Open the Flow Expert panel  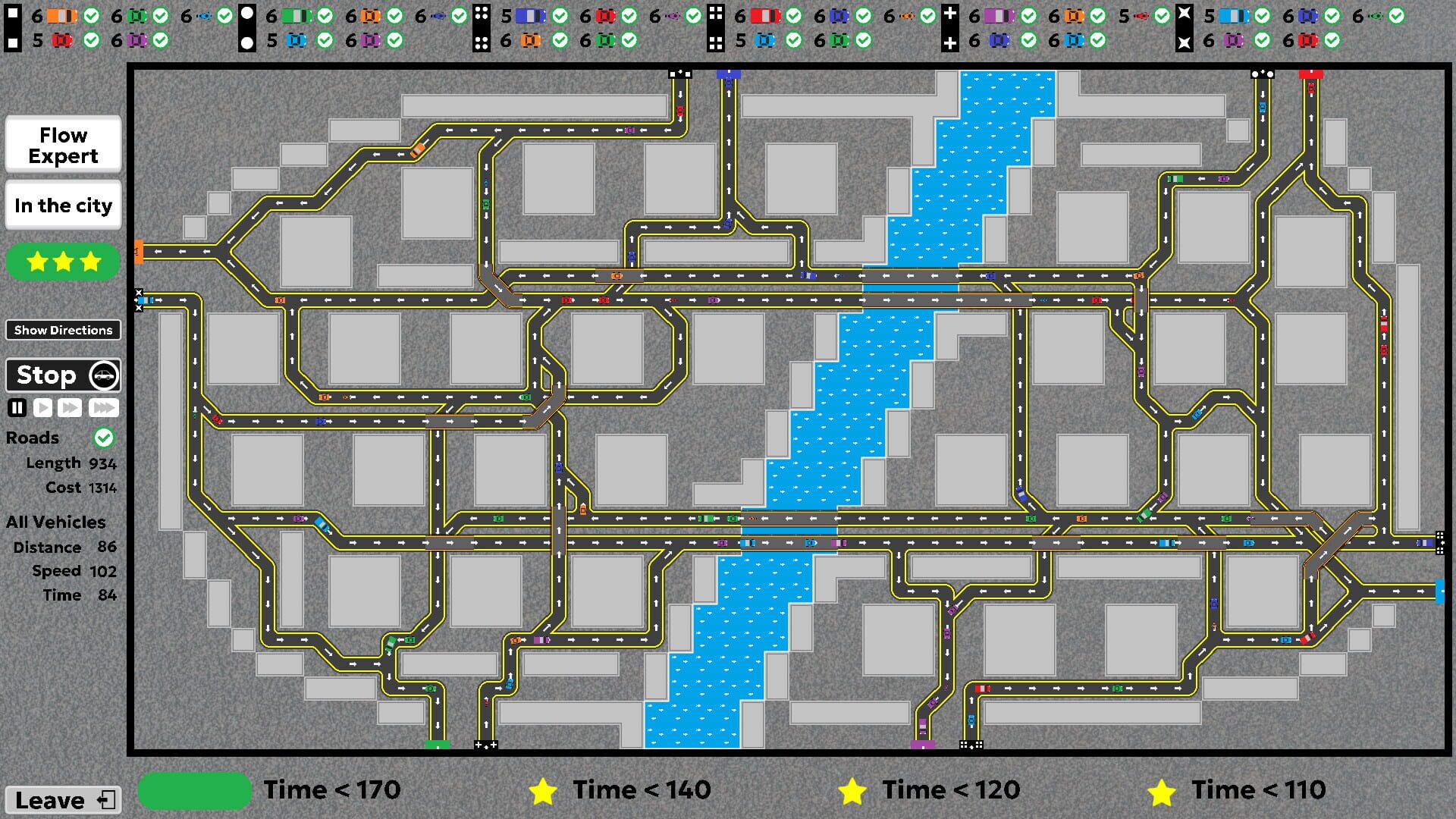[63, 144]
